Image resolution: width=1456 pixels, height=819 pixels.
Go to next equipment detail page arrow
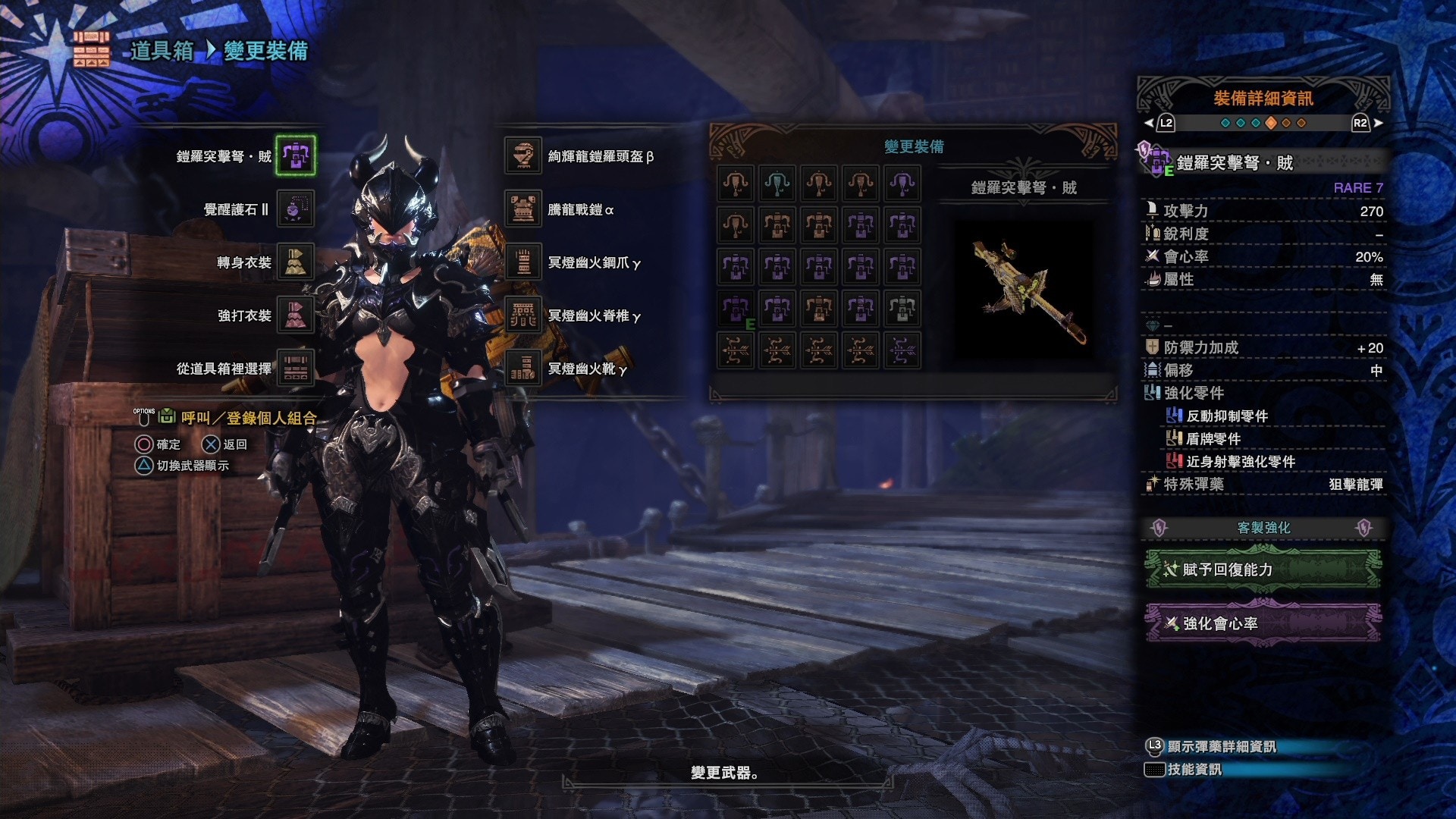pyautogui.click(x=1378, y=123)
